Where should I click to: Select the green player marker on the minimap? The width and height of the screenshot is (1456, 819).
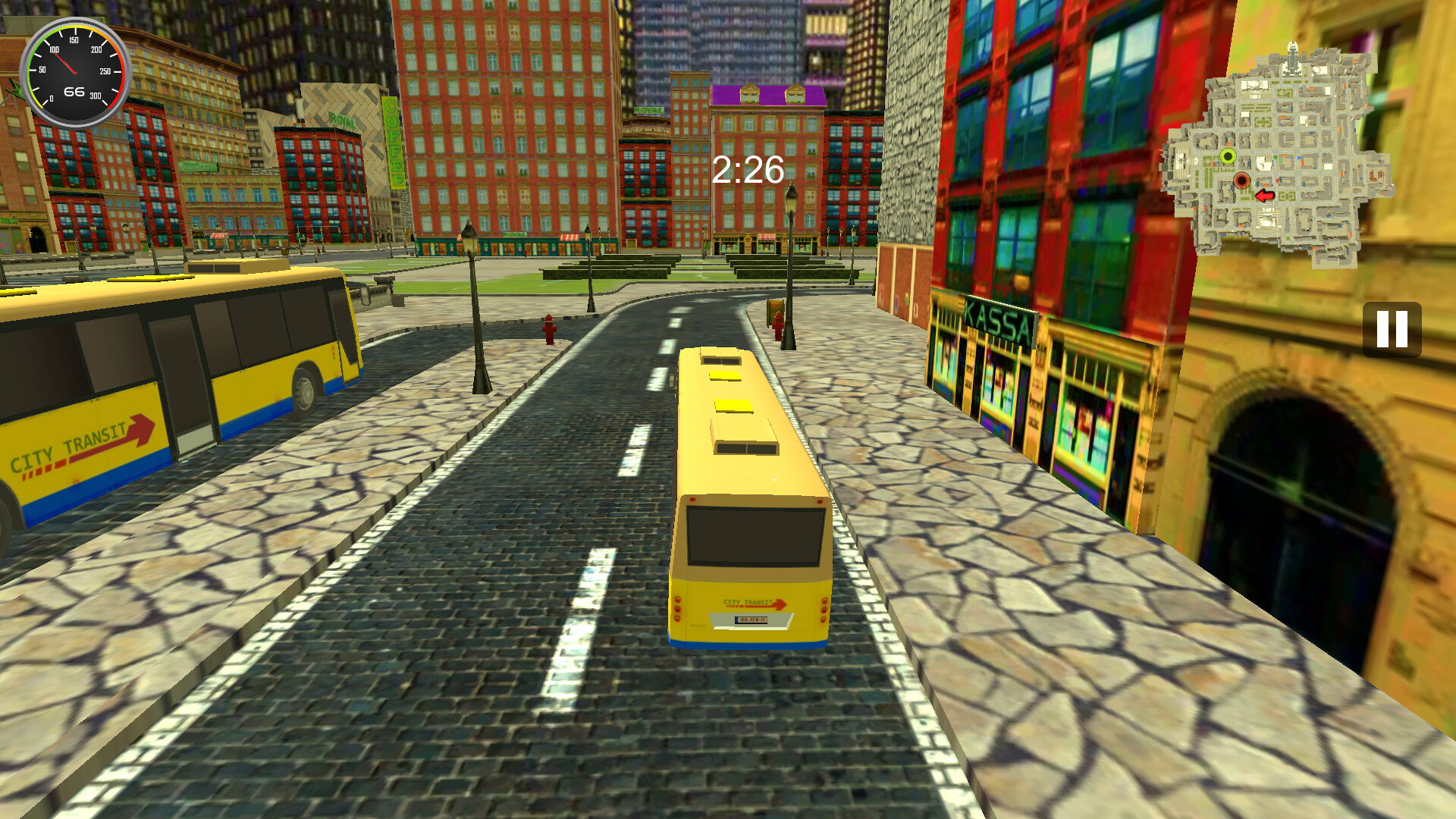[x=1227, y=155]
